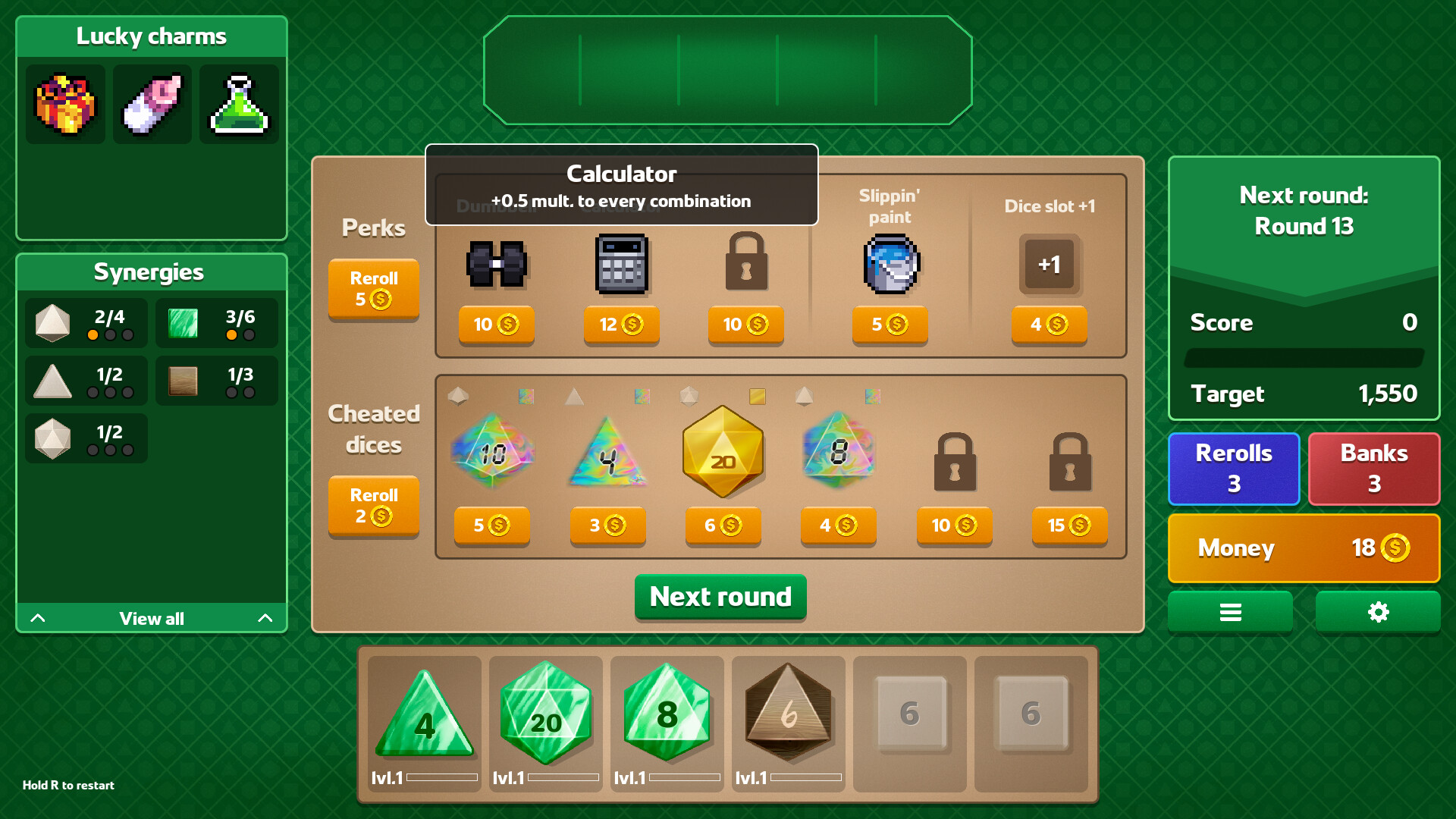Select the gift box lucky charm
The image size is (1456, 819).
coord(64,104)
